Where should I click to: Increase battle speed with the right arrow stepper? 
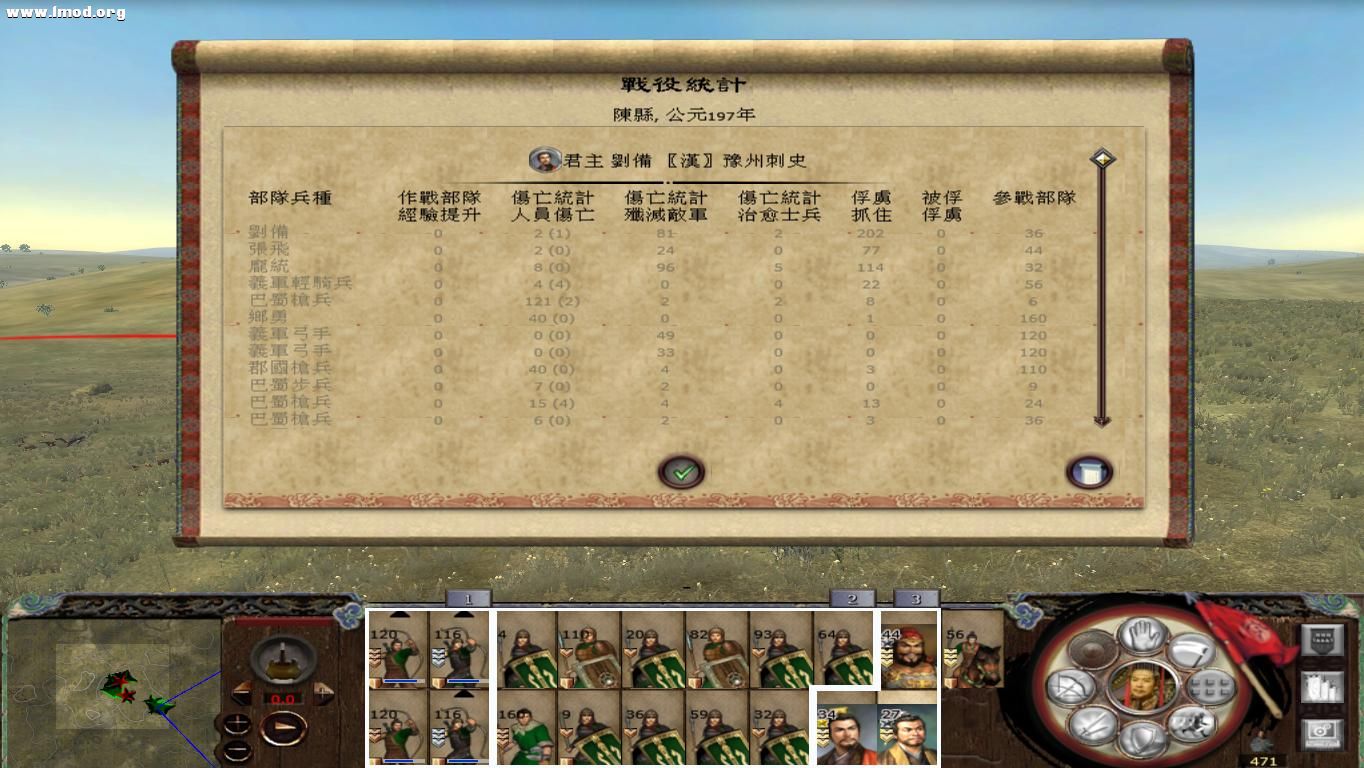tap(321, 693)
